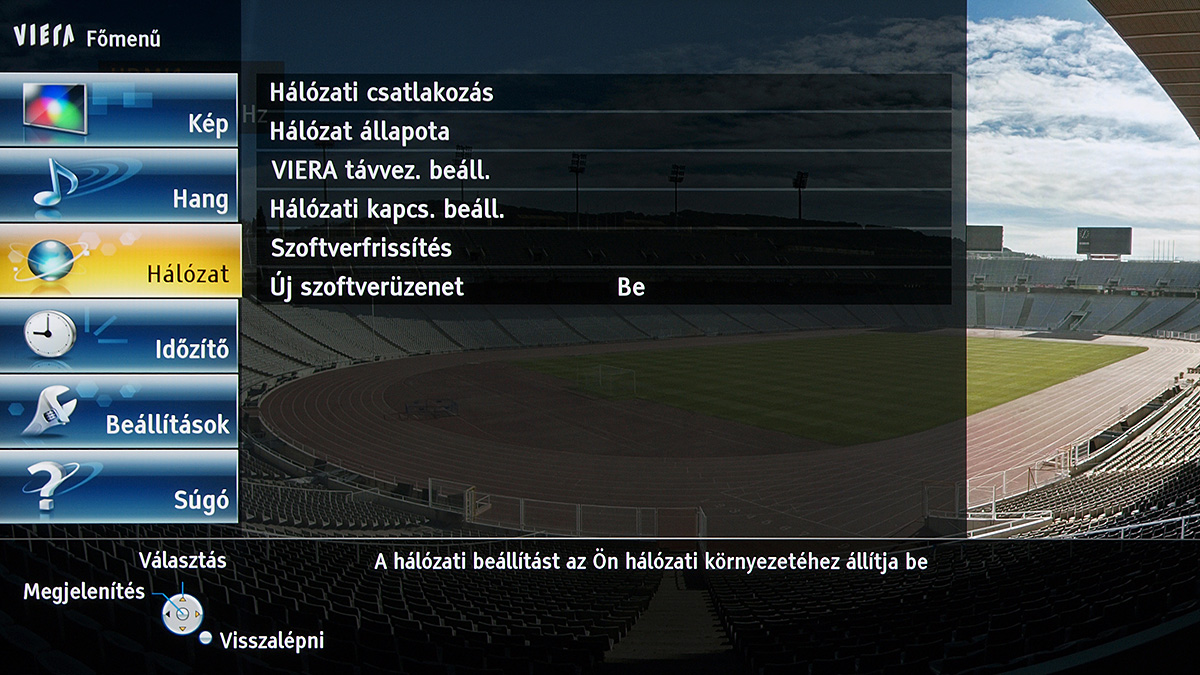Open the Súgó help section
Viewport: 1200px width, 675px height.
(120, 486)
